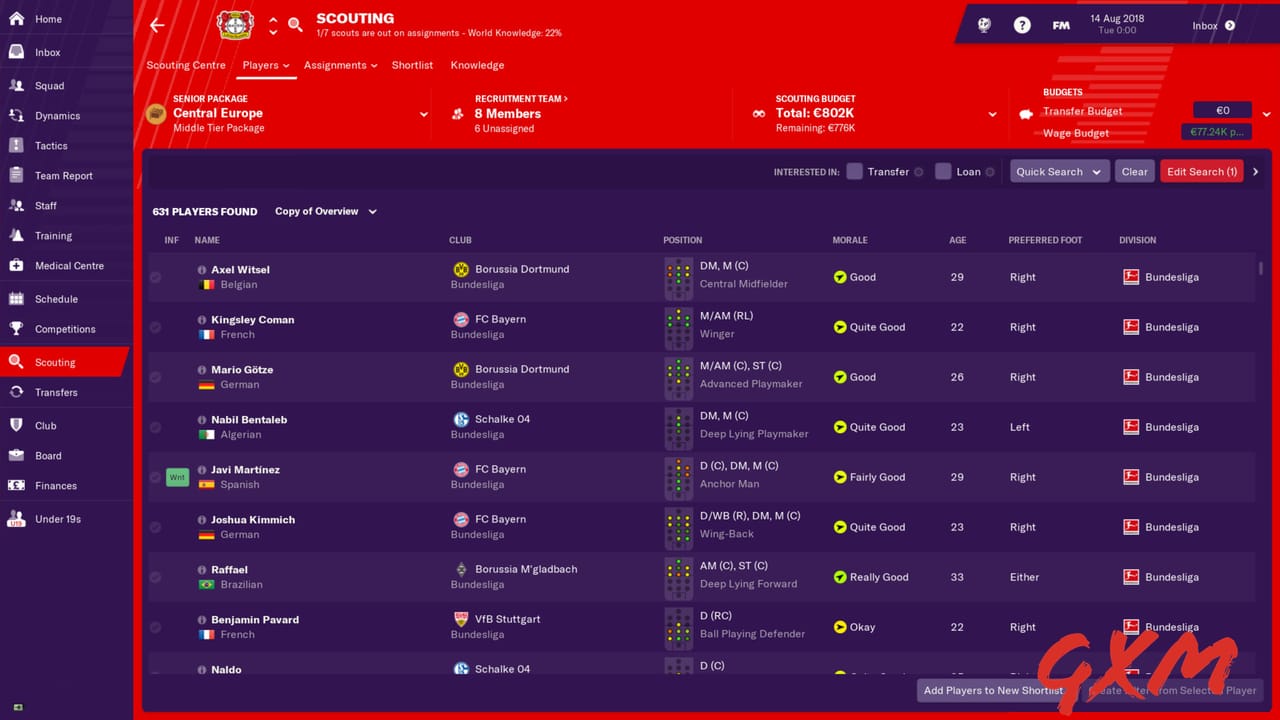Click the padlock icon beside Scouting Budget

pyautogui.click(x=760, y=113)
